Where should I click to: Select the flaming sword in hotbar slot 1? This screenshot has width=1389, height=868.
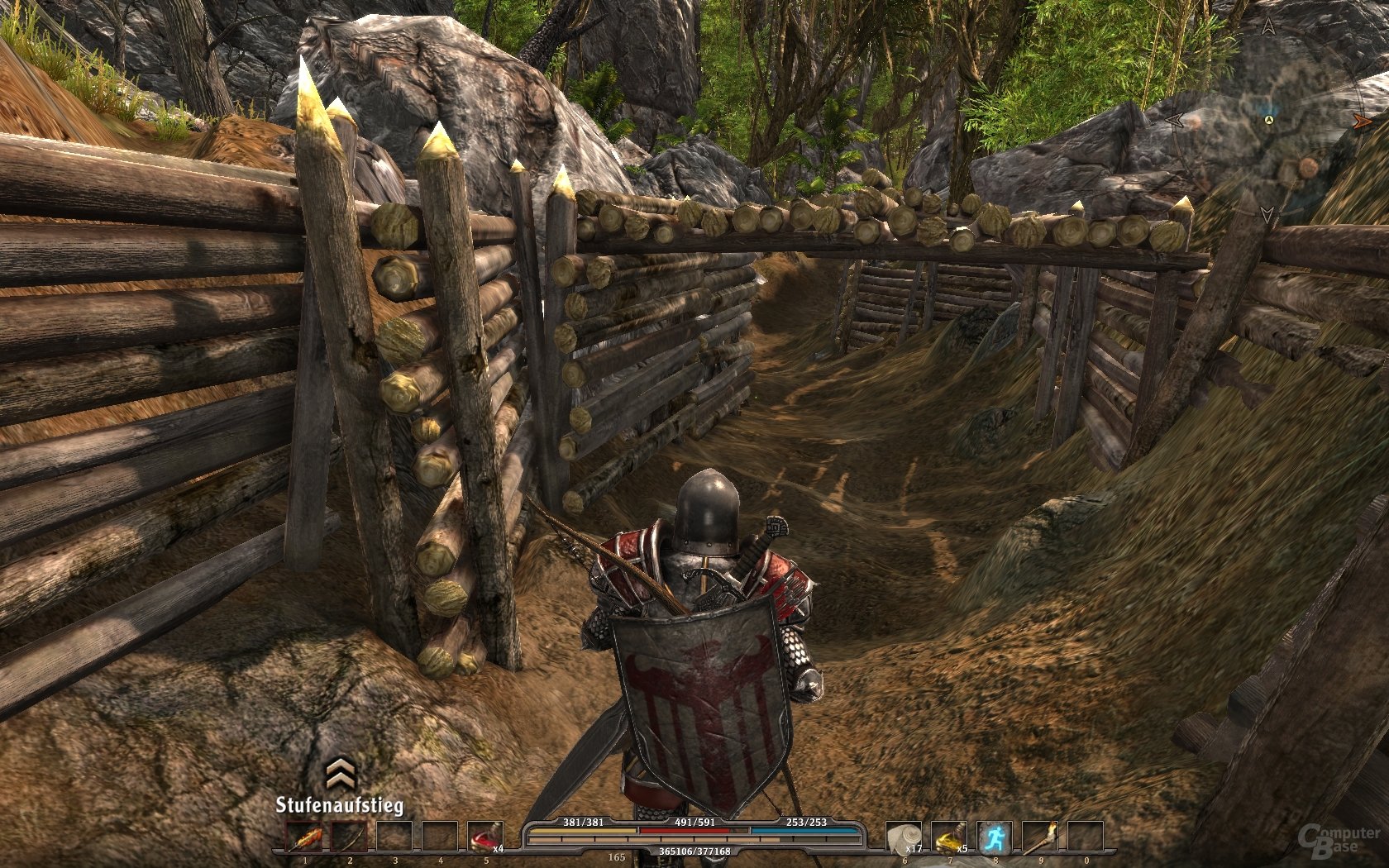tap(303, 837)
